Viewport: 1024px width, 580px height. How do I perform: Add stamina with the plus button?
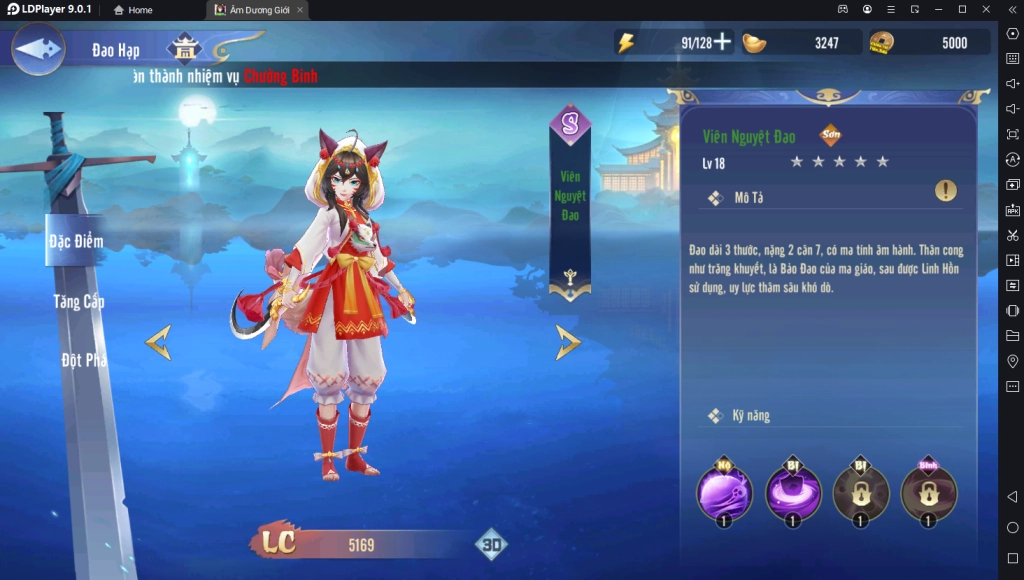[721, 43]
